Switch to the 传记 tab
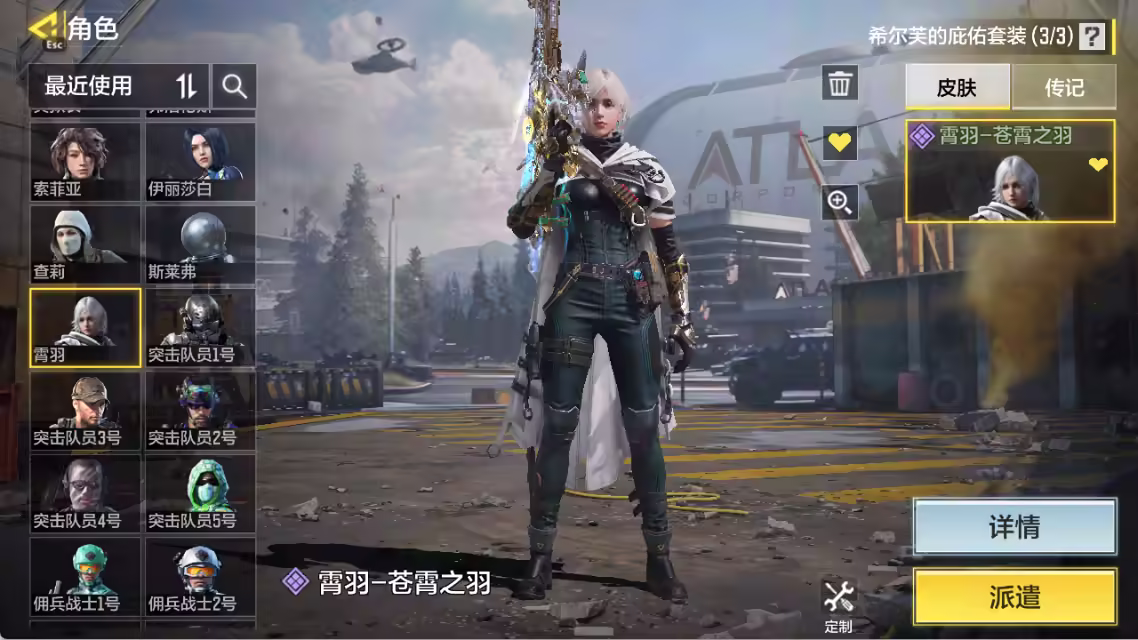1138x640 pixels. click(x=1064, y=88)
